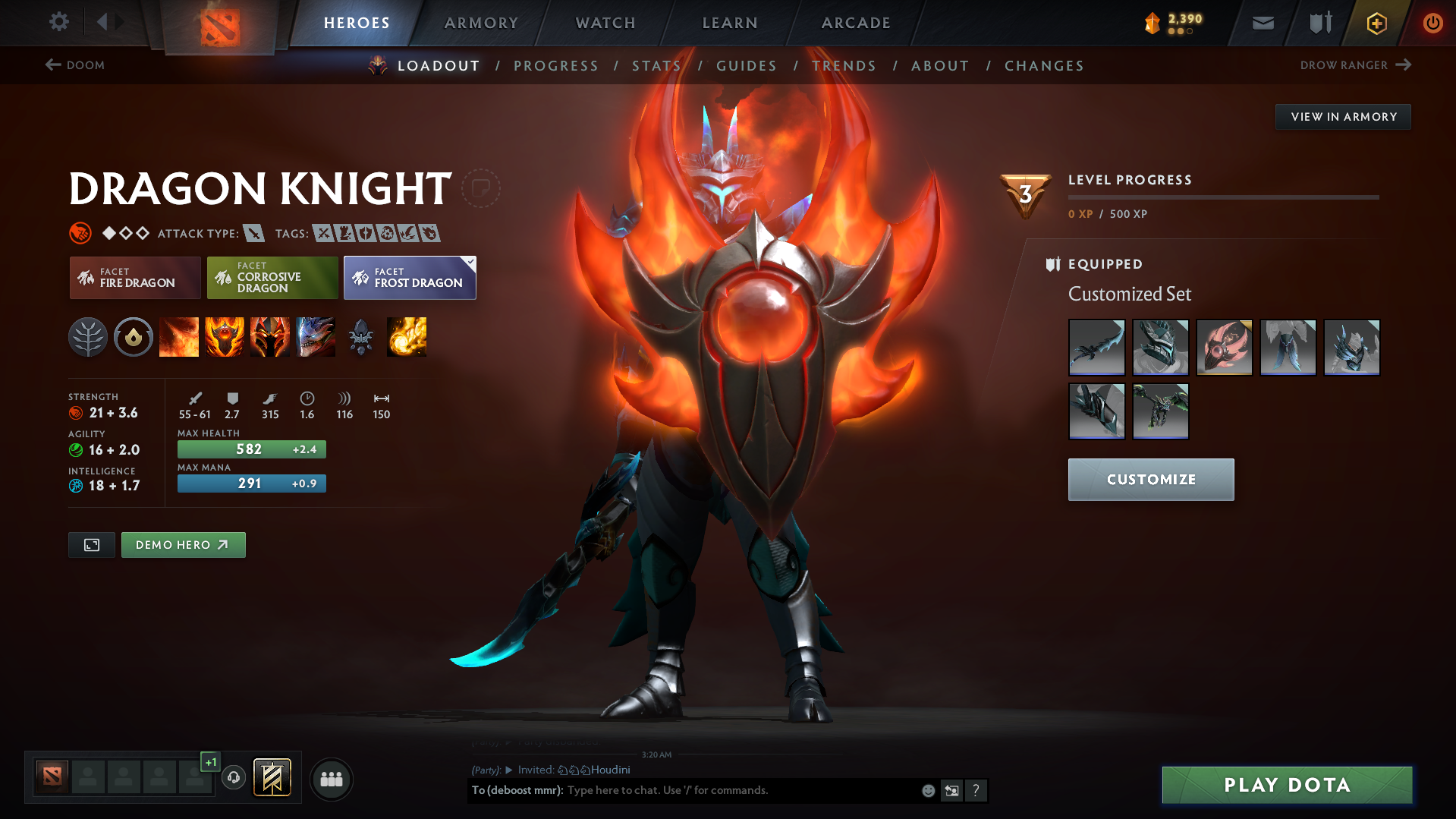The width and height of the screenshot is (1456, 819).
Task: Click the innate ability droplet icon
Action: pos(134,337)
